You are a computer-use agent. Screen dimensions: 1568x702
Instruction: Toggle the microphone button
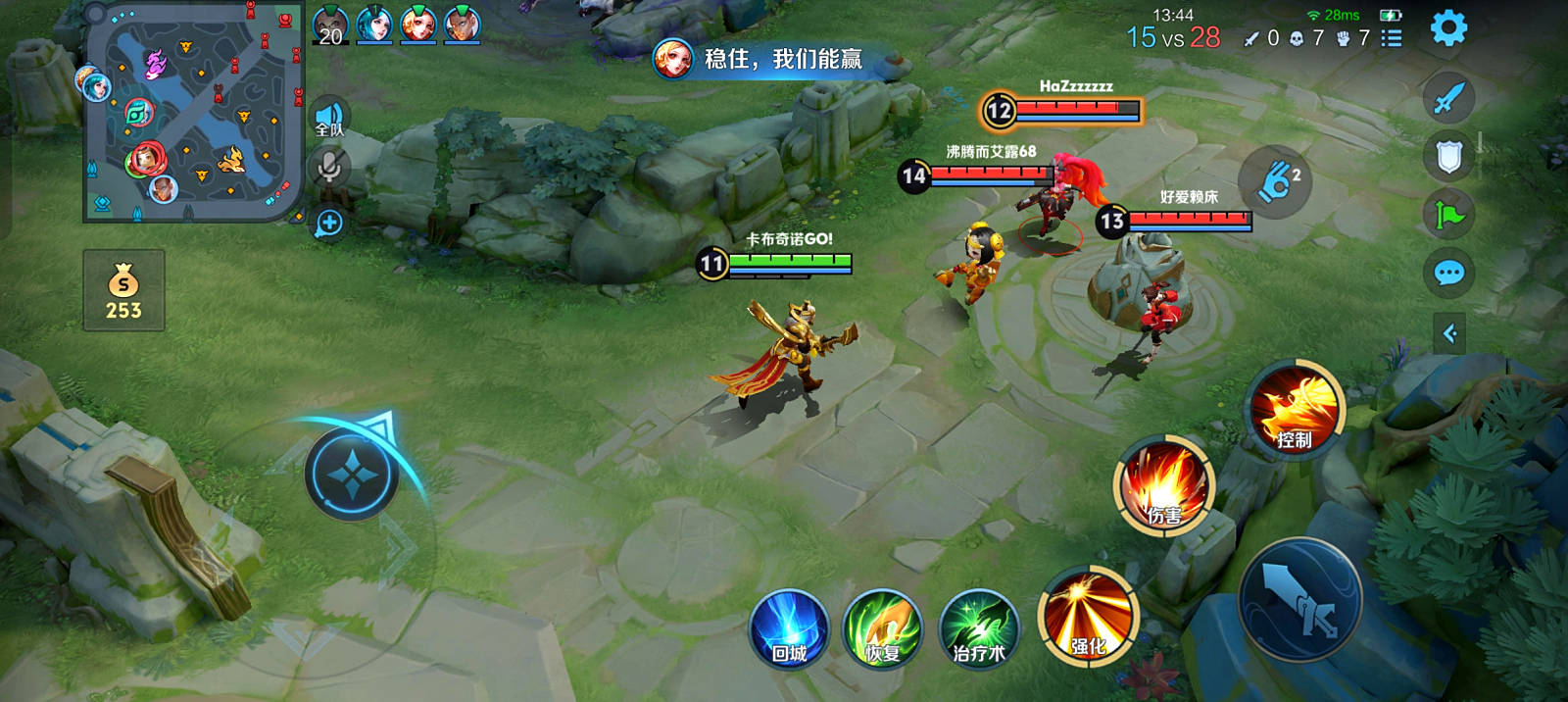(x=329, y=167)
